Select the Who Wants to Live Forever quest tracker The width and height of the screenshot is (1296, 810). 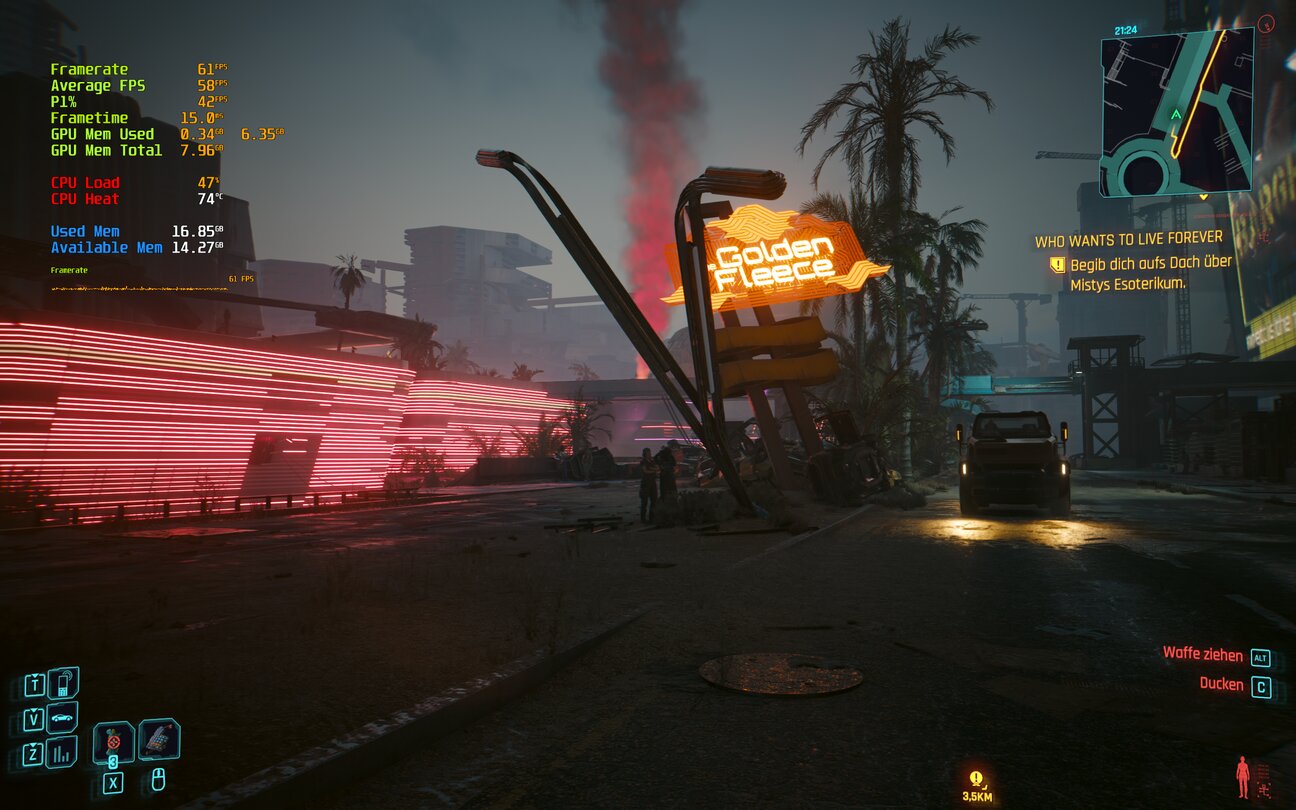pos(1128,239)
